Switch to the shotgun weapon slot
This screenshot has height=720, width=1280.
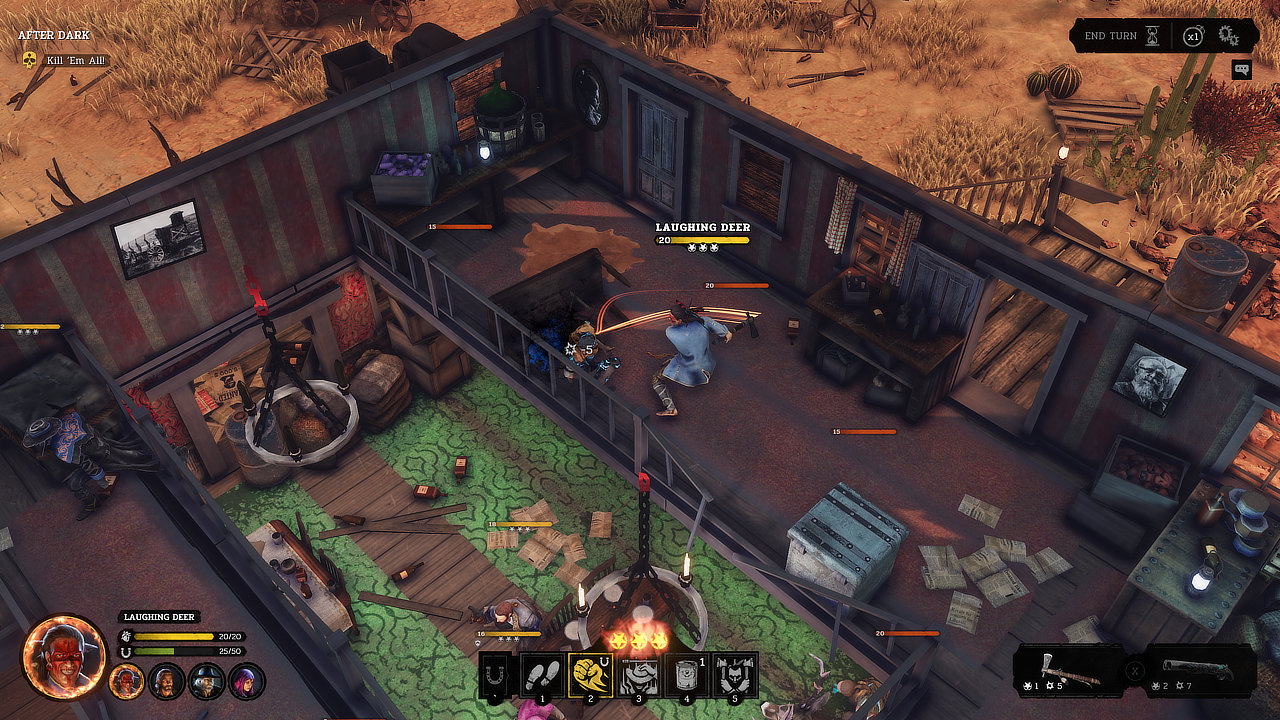coord(1199,669)
